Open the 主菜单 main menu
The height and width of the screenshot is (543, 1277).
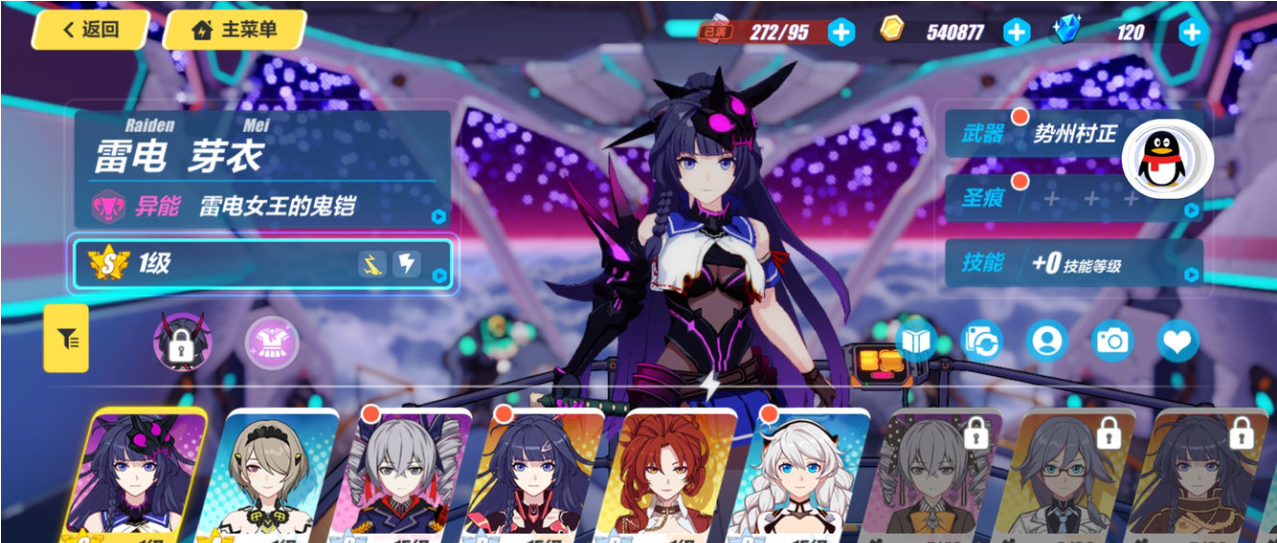click(x=234, y=30)
